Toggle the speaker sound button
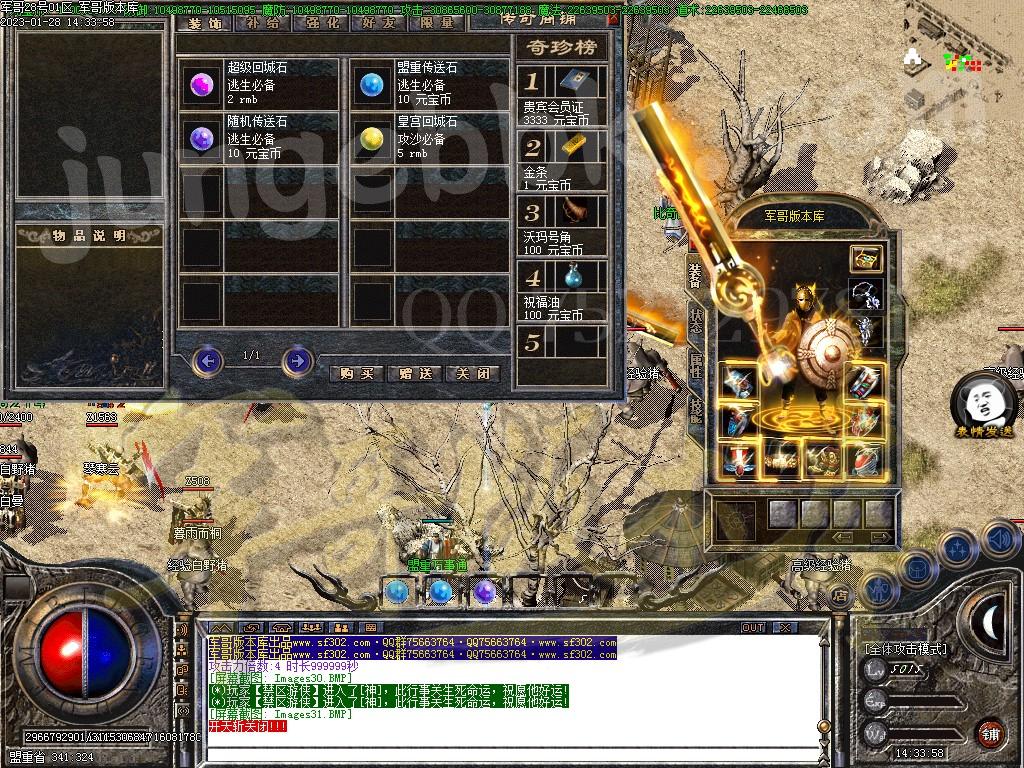Screen dimensions: 1024x768 [999, 538]
